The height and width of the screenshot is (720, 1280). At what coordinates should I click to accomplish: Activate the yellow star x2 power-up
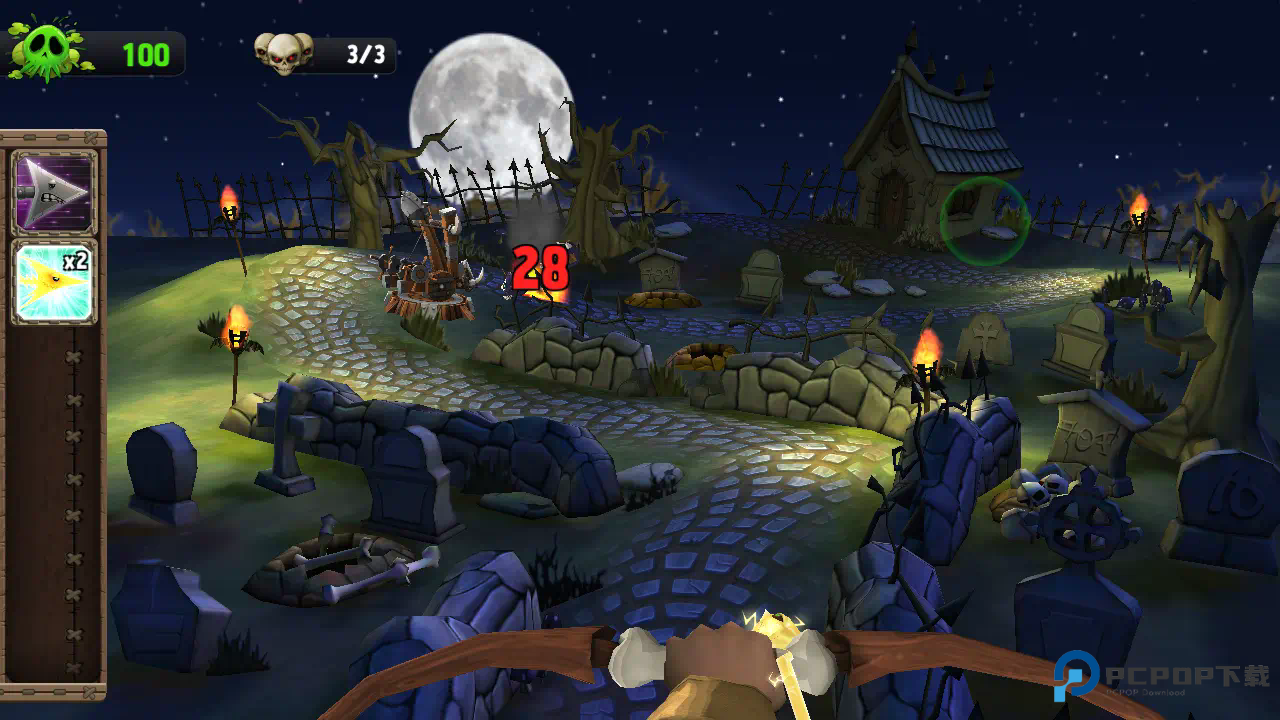tap(54, 281)
